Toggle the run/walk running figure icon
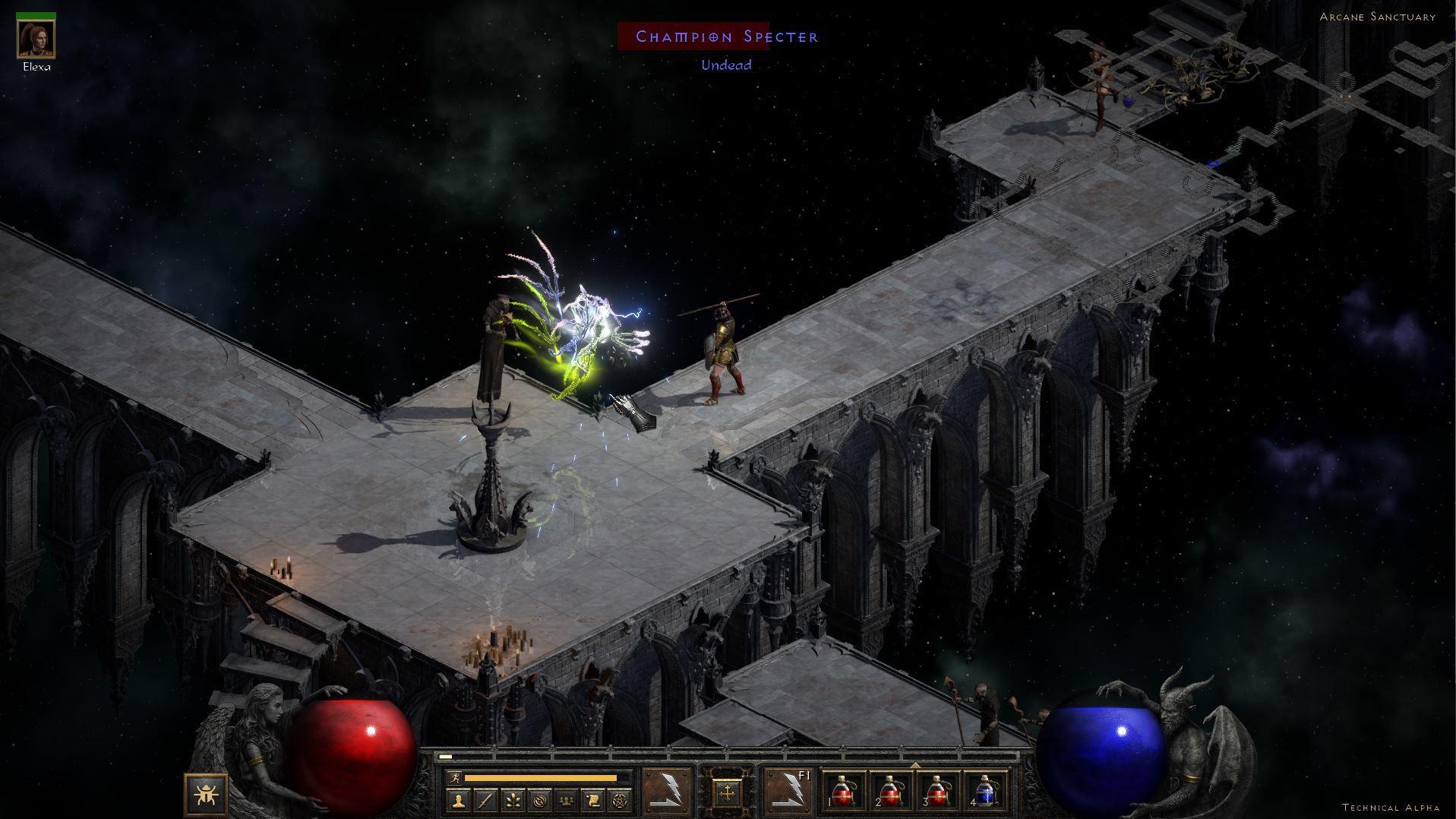The image size is (1456, 819). [453, 778]
